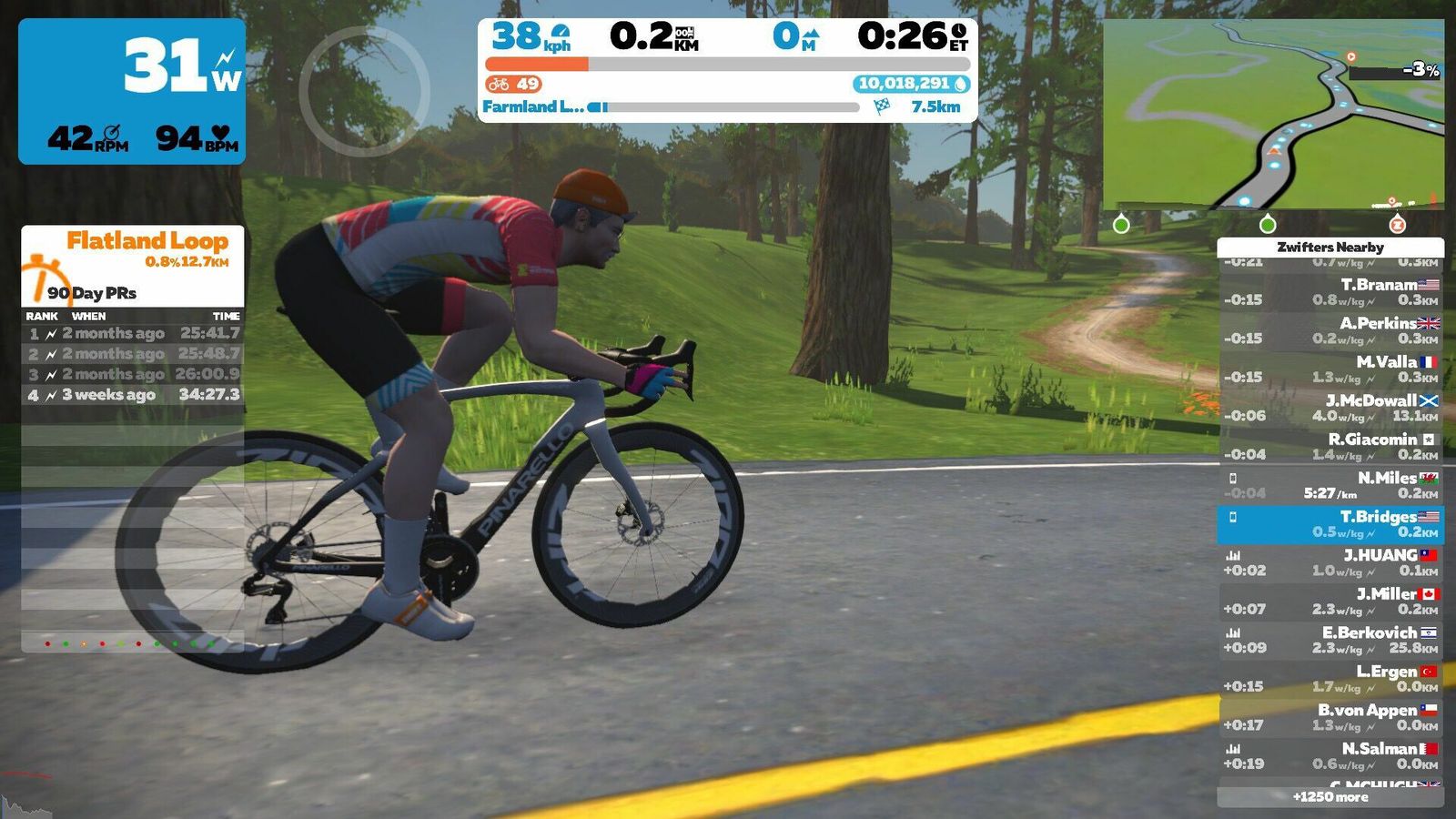Select L.Ergen from the nearby list
The width and height of the screenshot is (1456, 819).
(x=1330, y=679)
